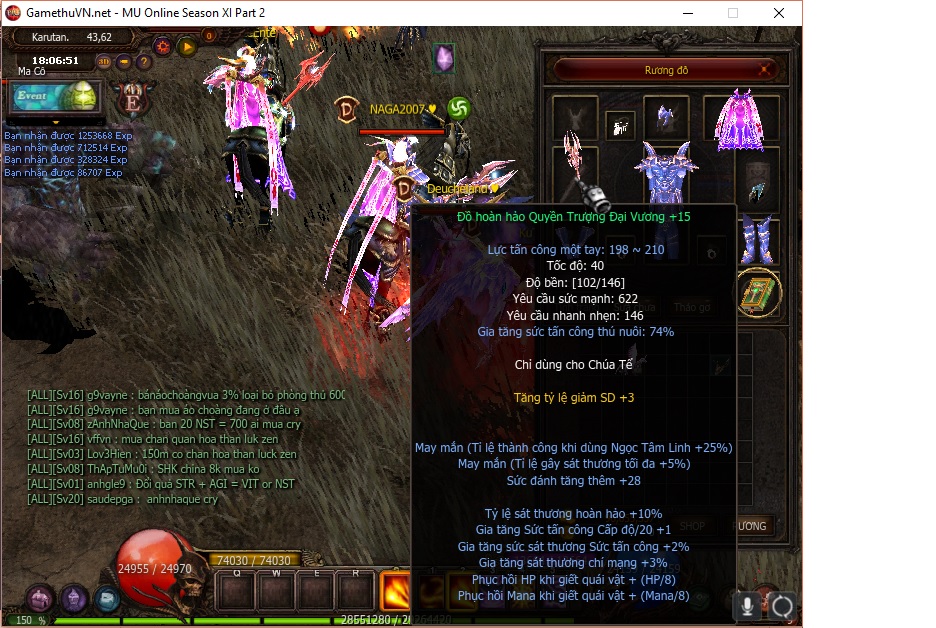Viewport: 936px width, 628px height.
Task: Click the orange play arrow button
Action: 186,46
